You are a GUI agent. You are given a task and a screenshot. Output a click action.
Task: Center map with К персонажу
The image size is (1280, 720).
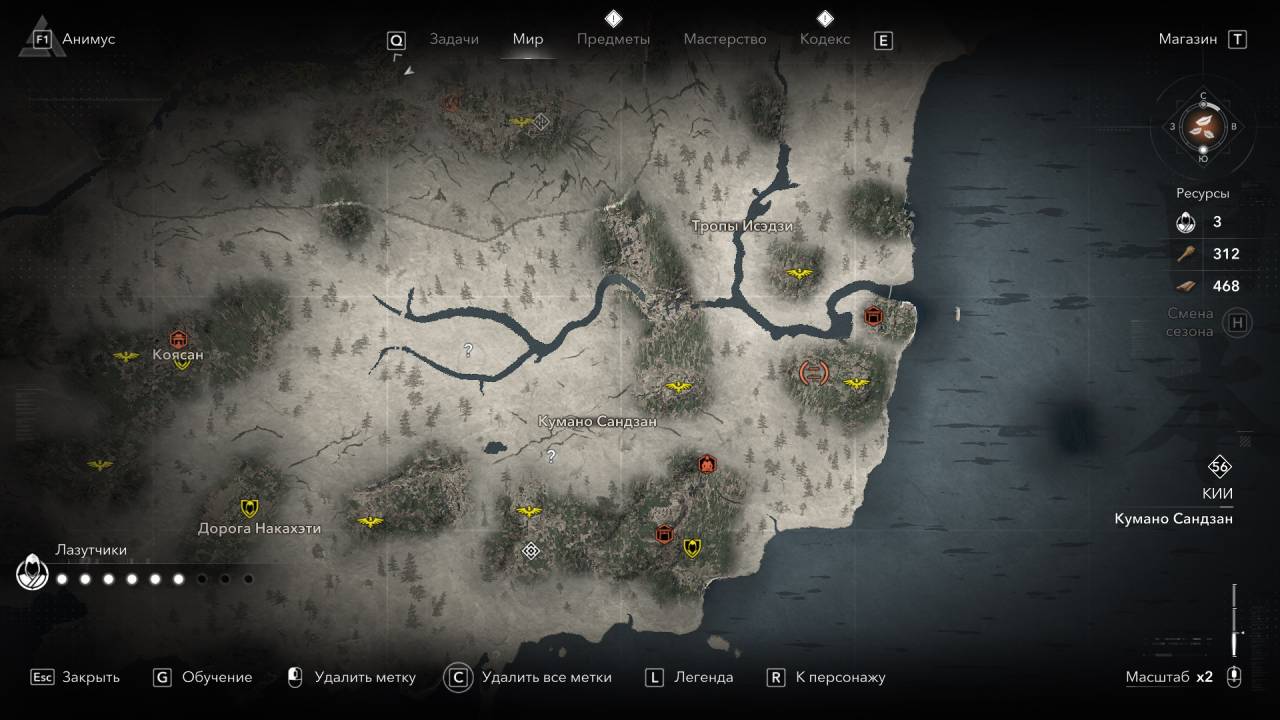[840, 677]
